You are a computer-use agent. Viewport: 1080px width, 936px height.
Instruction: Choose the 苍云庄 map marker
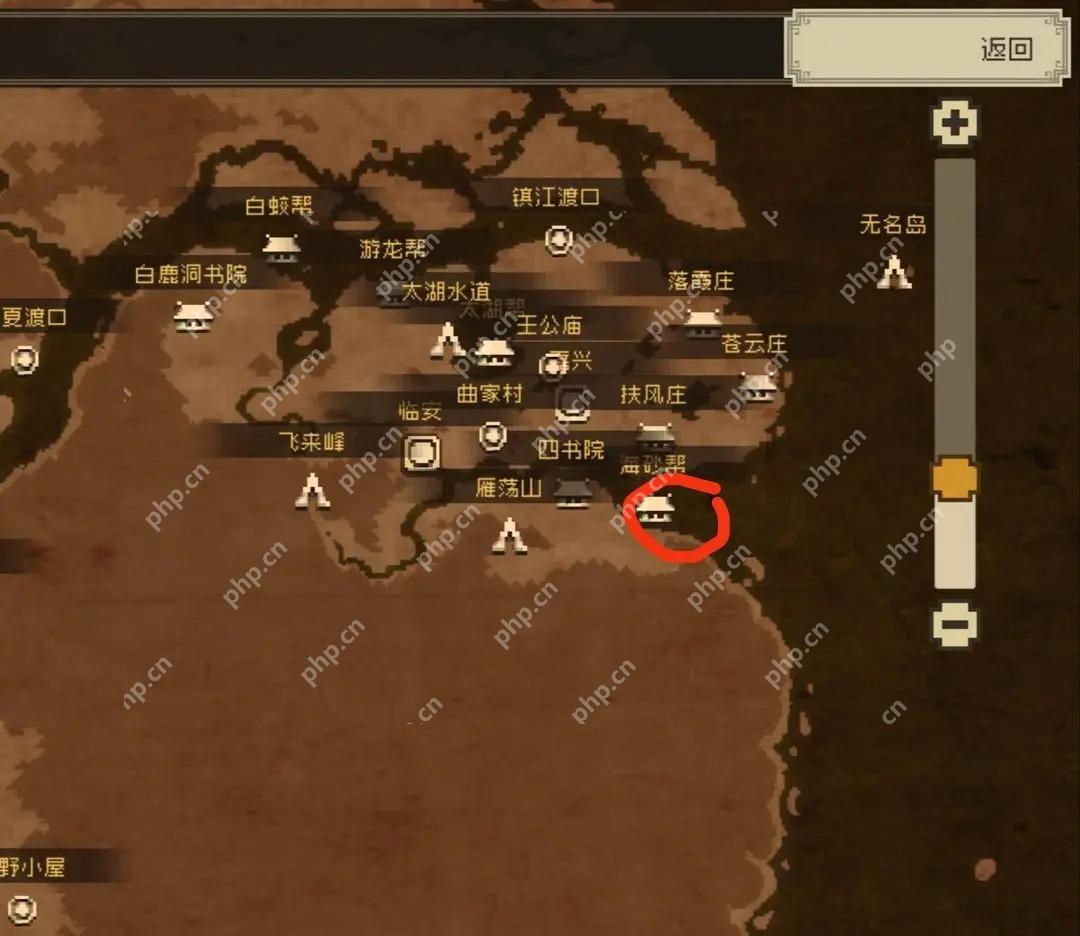[757, 384]
